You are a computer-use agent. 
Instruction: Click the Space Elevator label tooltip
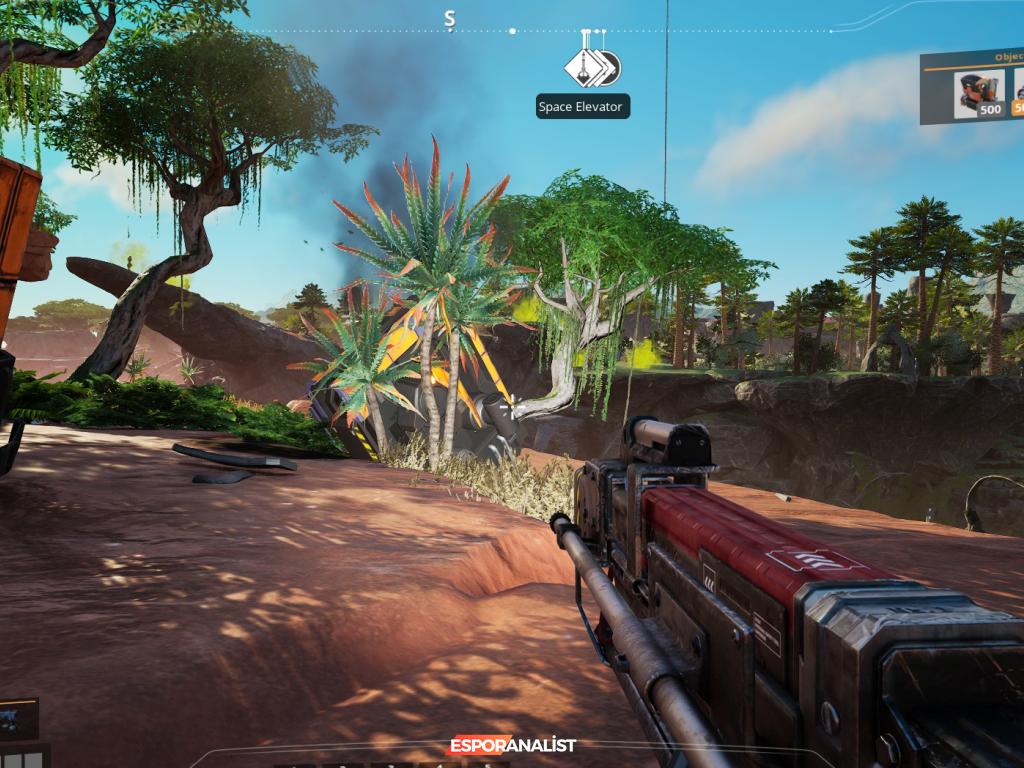pyautogui.click(x=580, y=107)
